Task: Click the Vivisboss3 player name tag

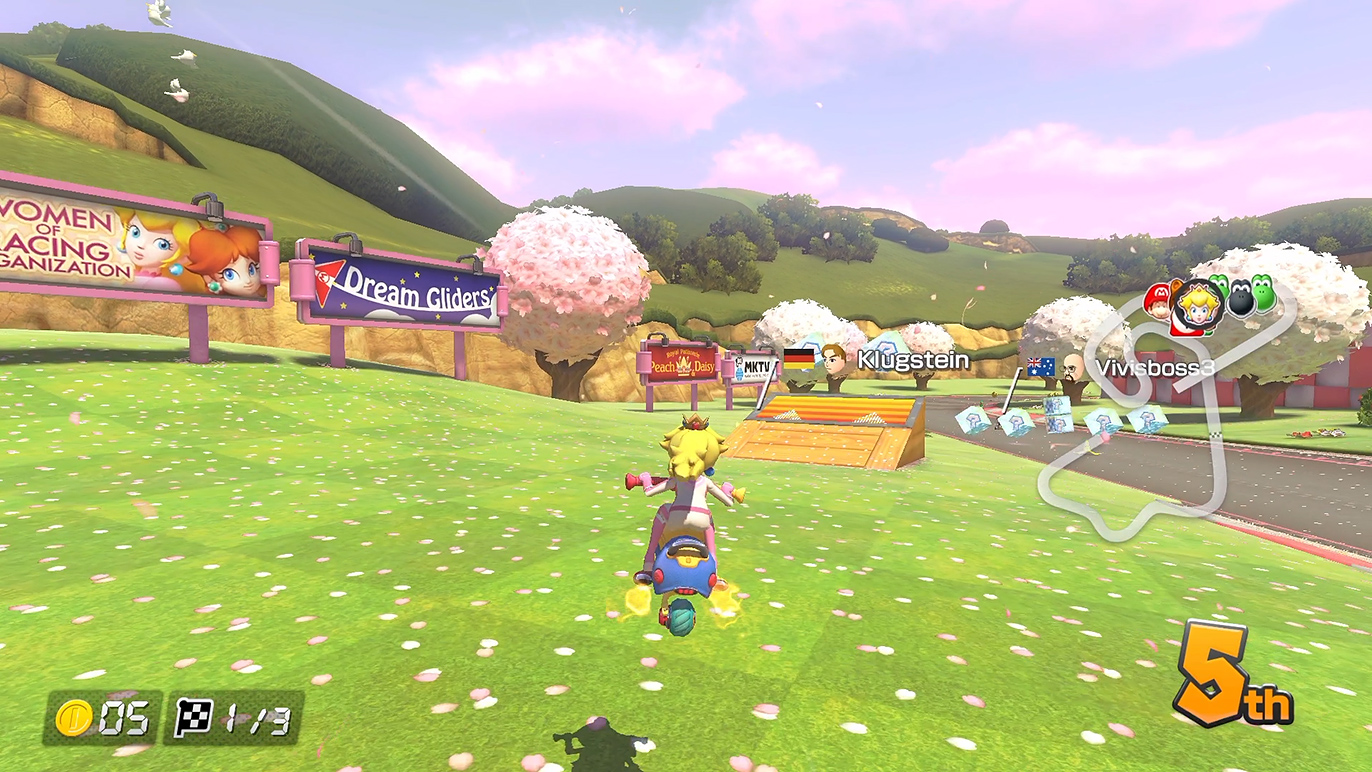Action: (x=1154, y=367)
